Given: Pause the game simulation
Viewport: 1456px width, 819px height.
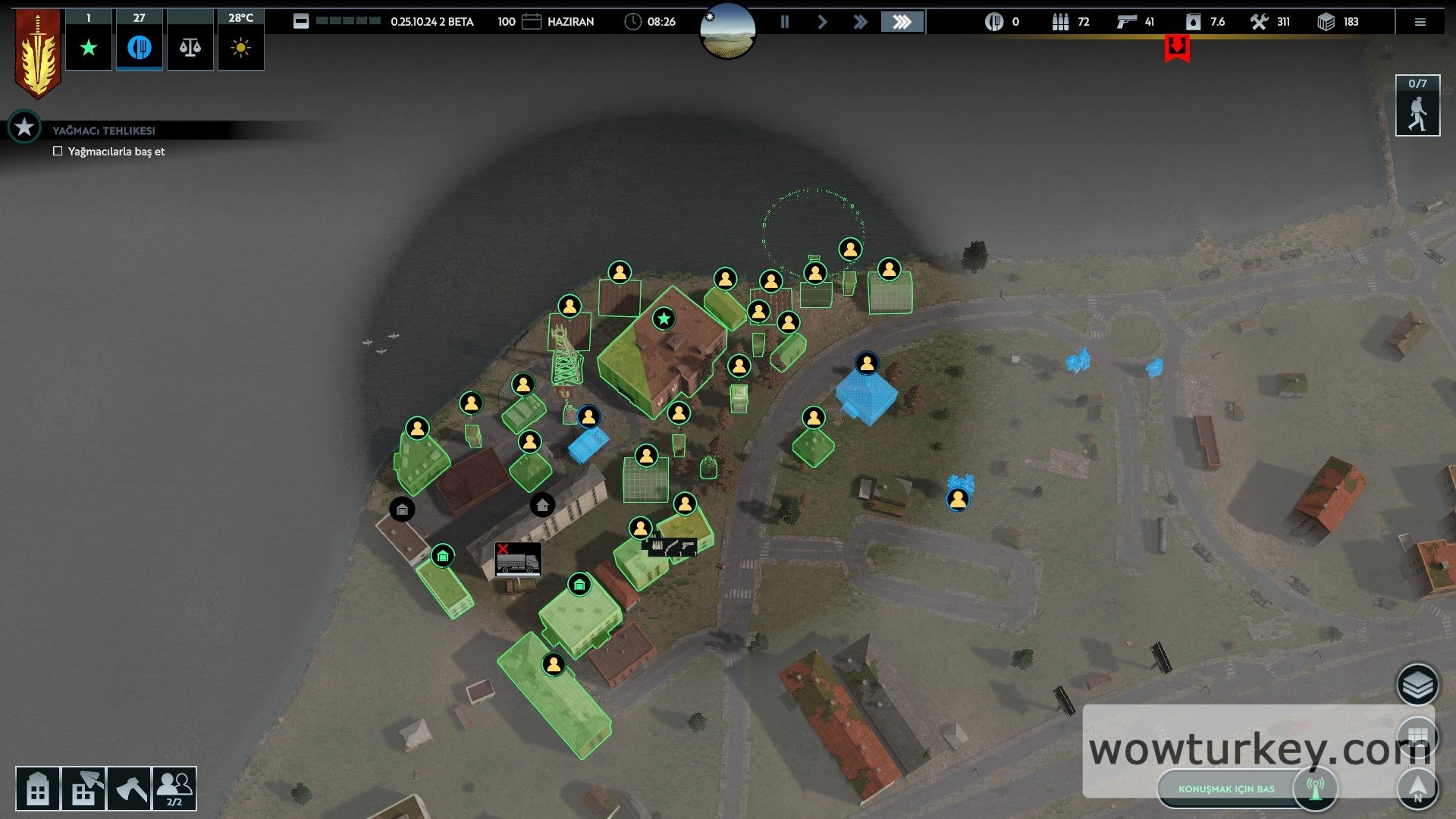Looking at the screenshot, I should click(x=785, y=22).
